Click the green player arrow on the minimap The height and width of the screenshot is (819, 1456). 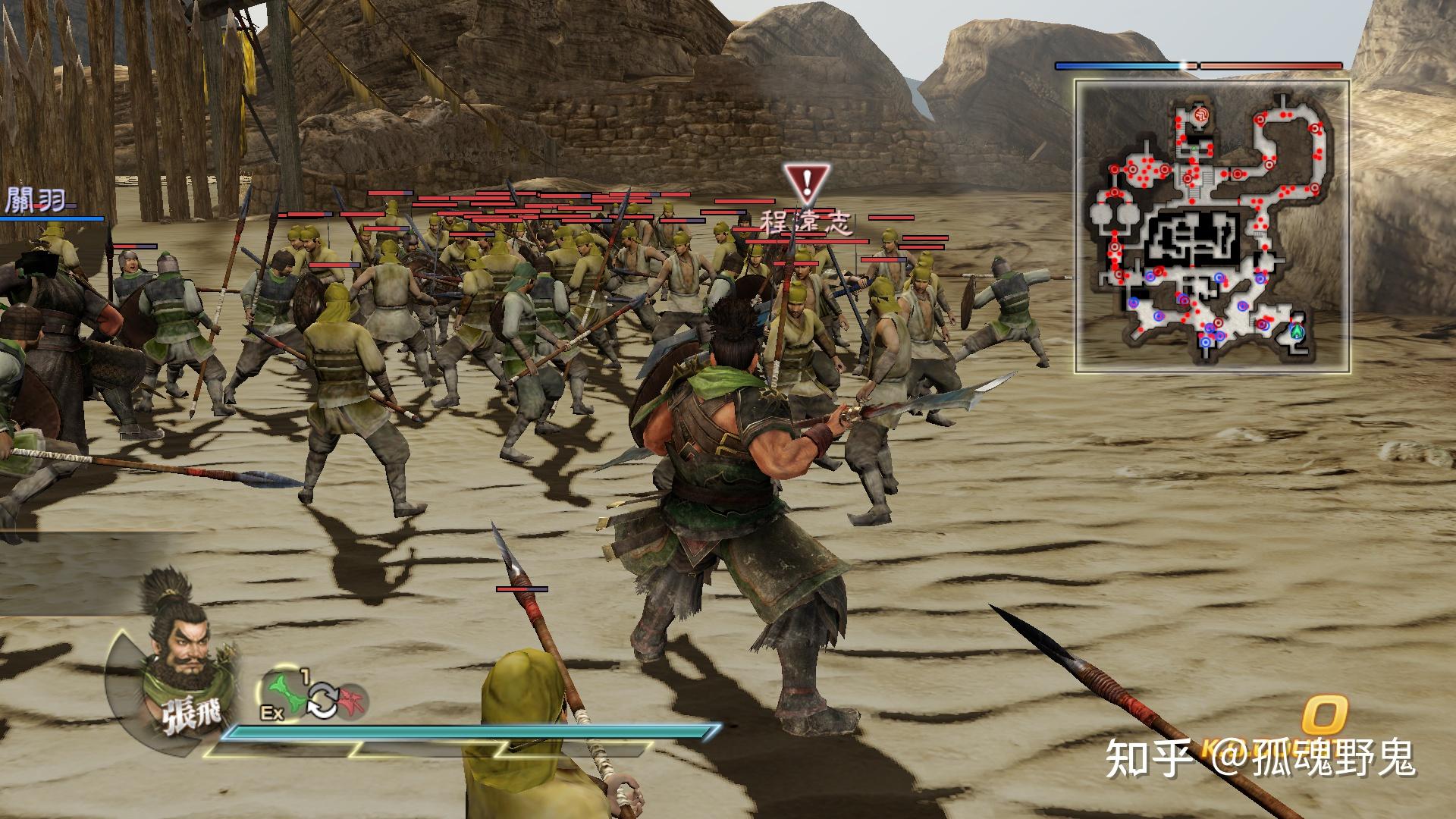[1297, 331]
